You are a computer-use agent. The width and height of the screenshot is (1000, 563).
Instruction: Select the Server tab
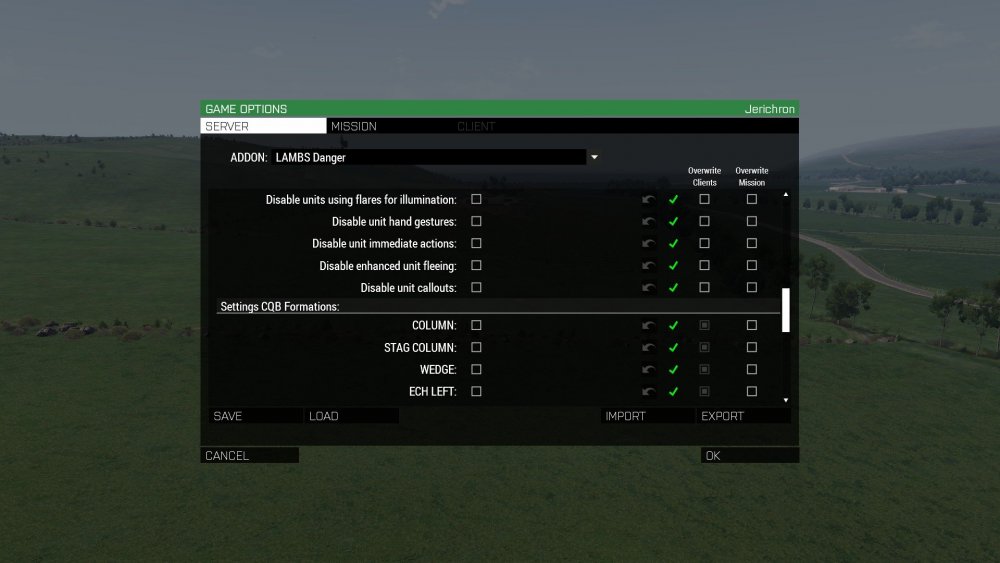(263, 127)
